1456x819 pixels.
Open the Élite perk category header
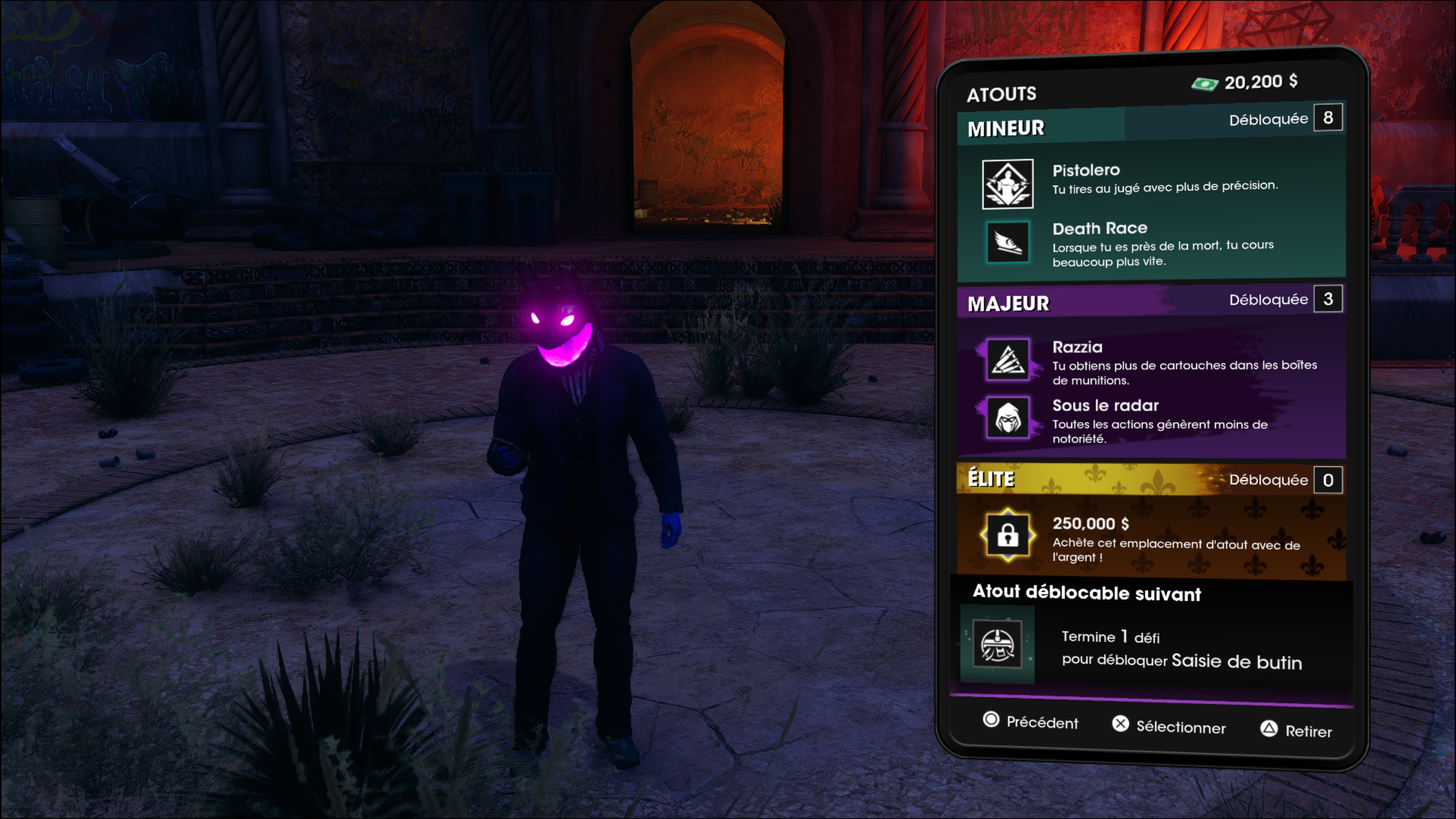tap(992, 479)
